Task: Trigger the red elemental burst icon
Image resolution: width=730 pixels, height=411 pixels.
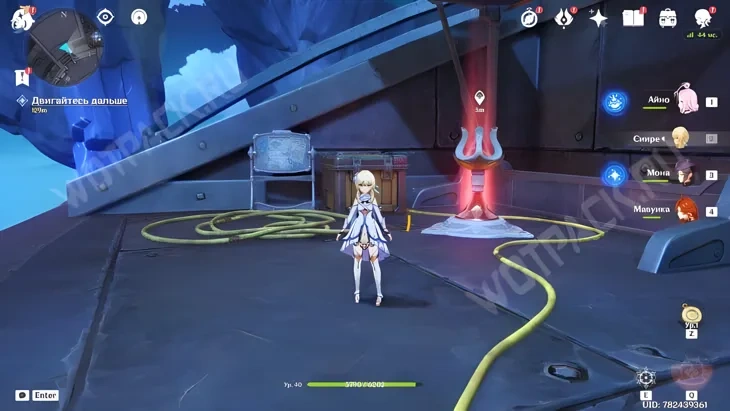Action: pyautogui.click(x=690, y=374)
